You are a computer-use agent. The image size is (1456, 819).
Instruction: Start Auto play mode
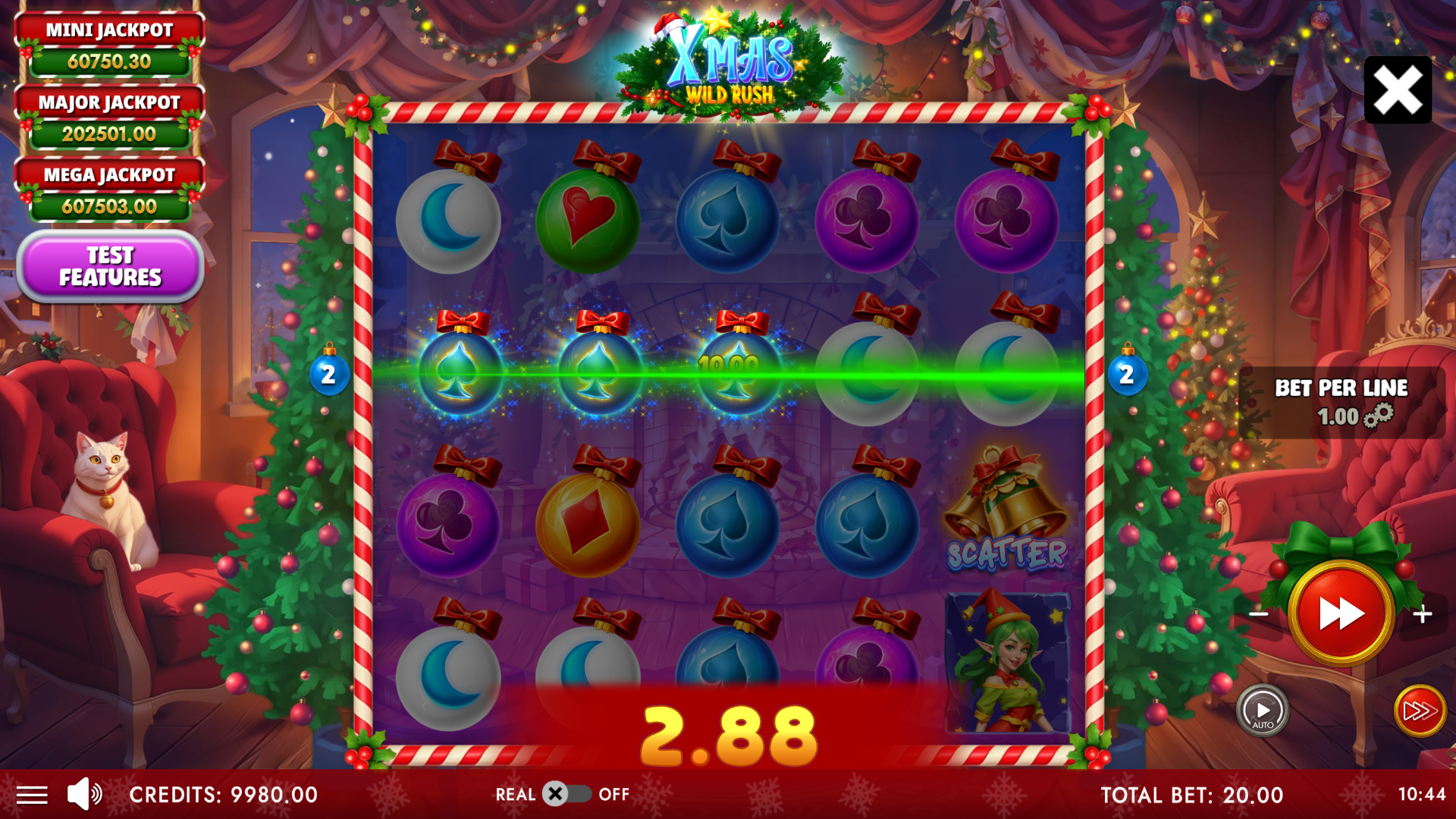pos(1263,711)
